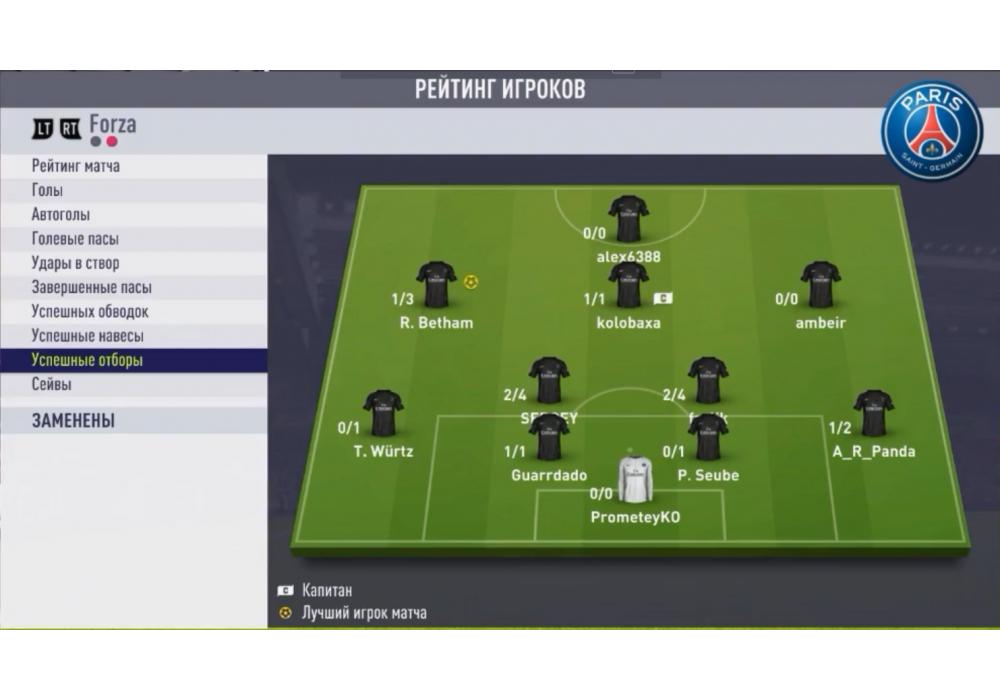Select Завершенные пасы in the list
This screenshot has height=700, width=1000.
coord(91,287)
